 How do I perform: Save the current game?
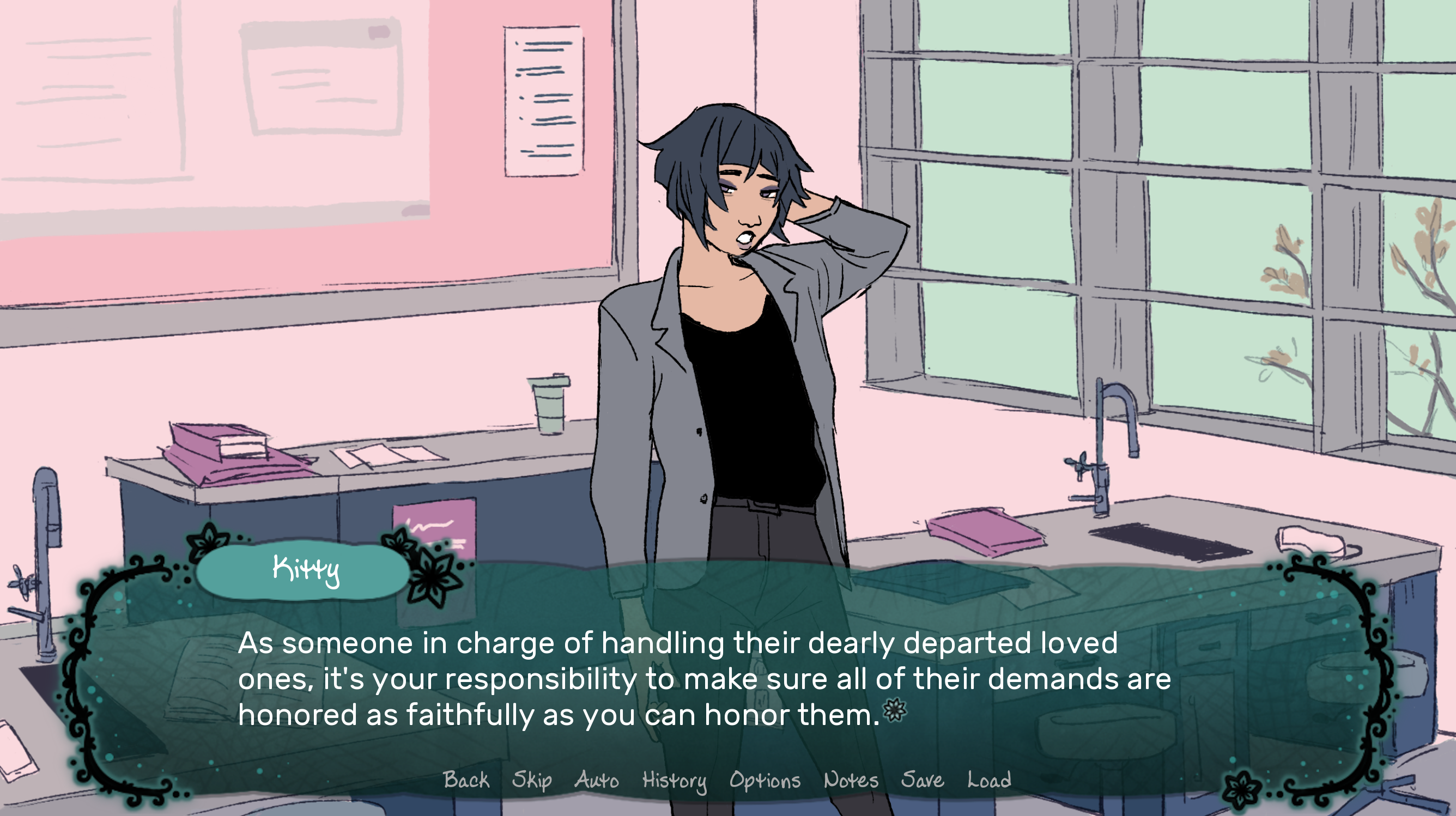coord(924,781)
